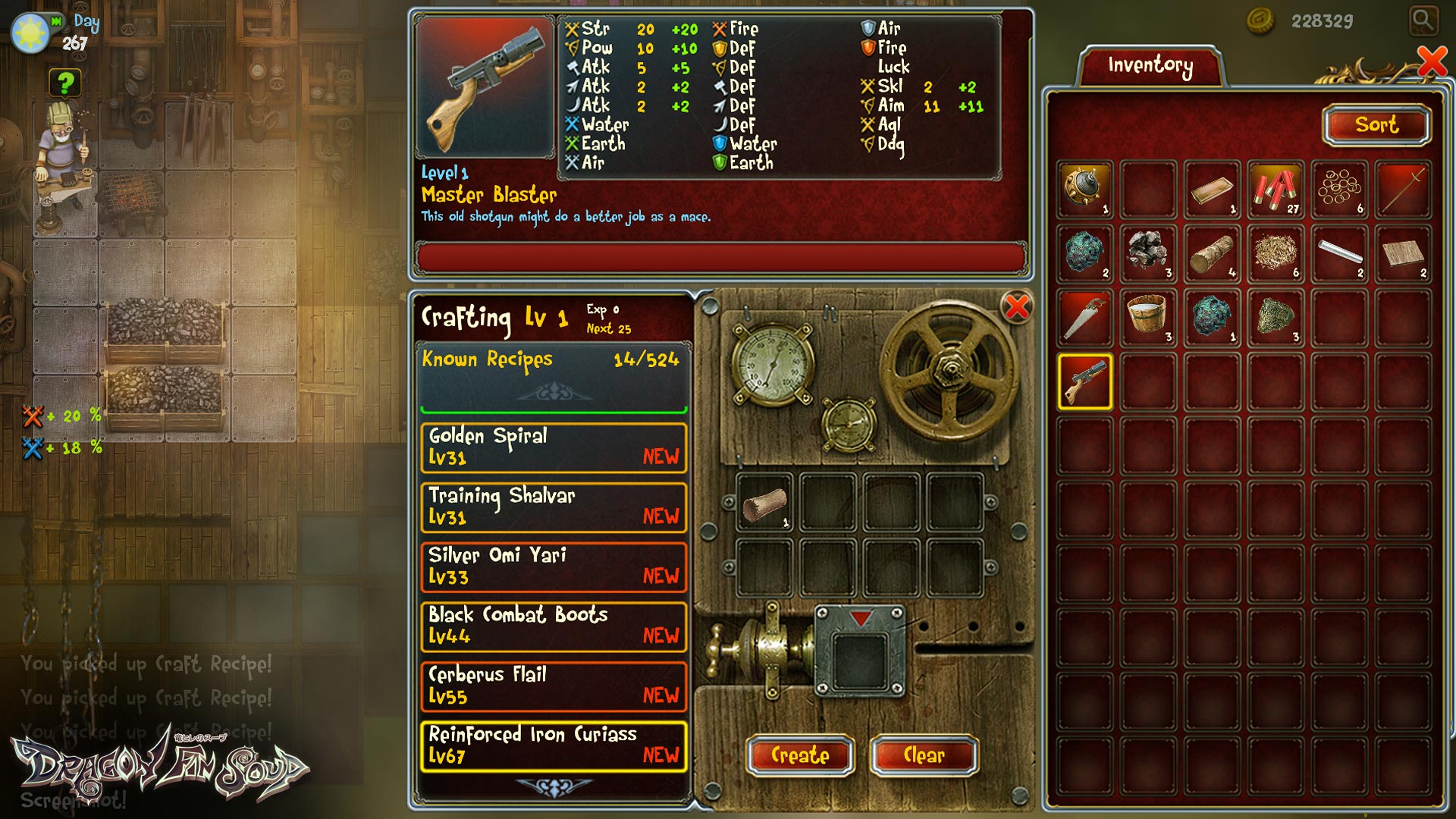Click the Sort button
1456x819 pixels.
click(1376, 125)
